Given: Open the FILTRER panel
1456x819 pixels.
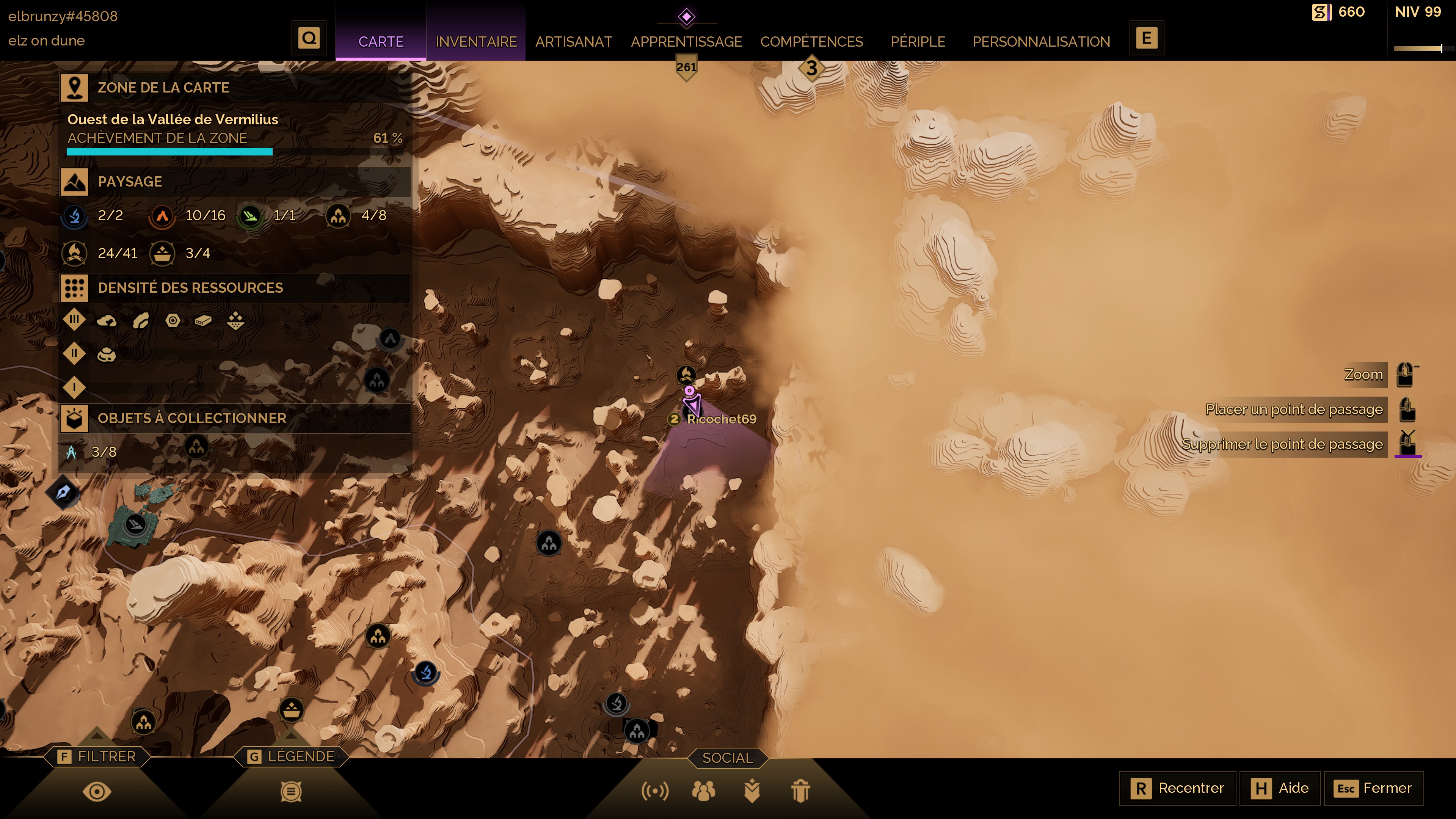Looking at the screenshot, I should 97,756.
